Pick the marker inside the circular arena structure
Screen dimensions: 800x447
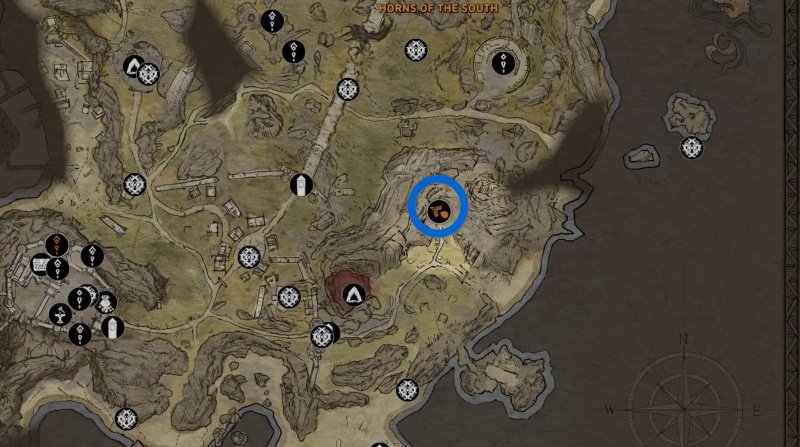click(x=502, y=66)
